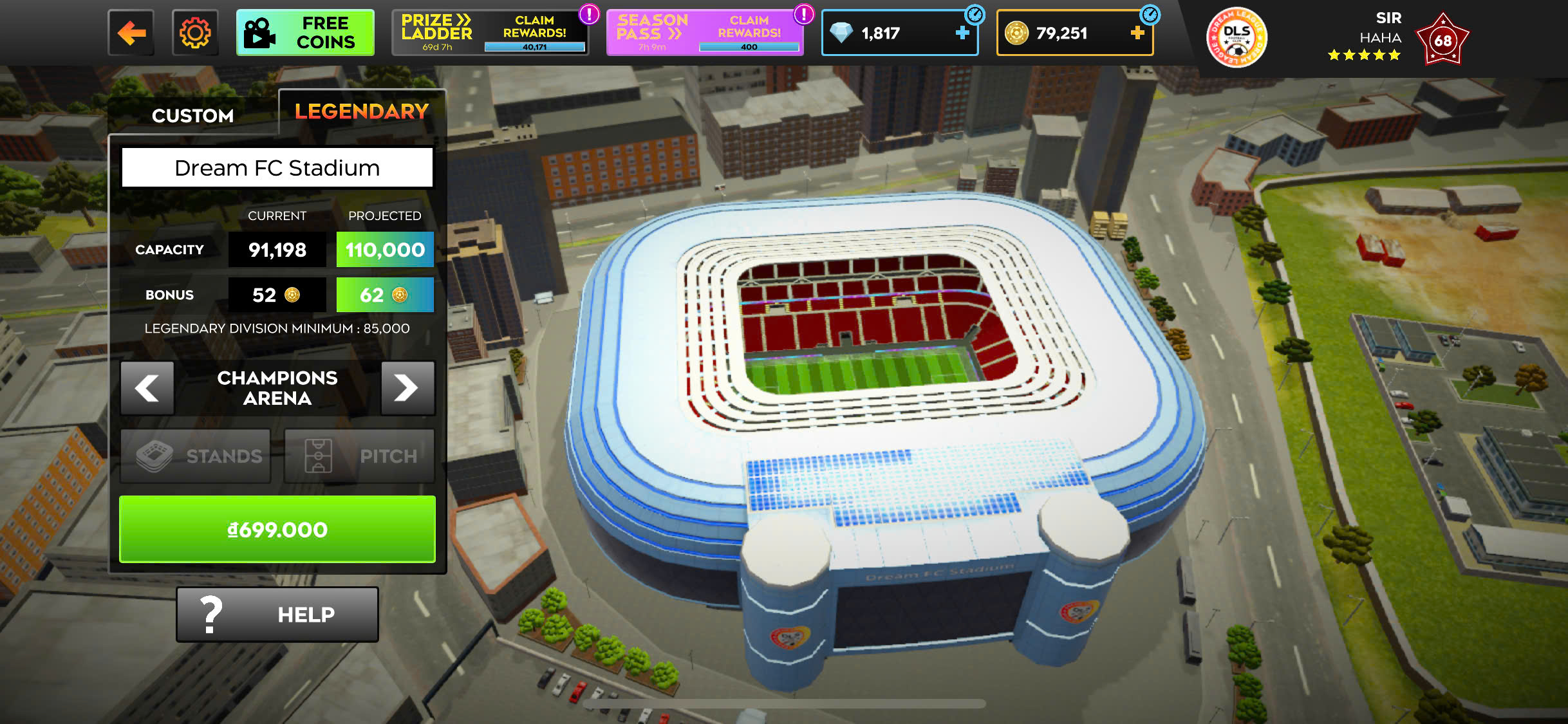Switch to the Custom stadium tab
The height and width of the screenshot is (724, 1568).
[192, 115]
